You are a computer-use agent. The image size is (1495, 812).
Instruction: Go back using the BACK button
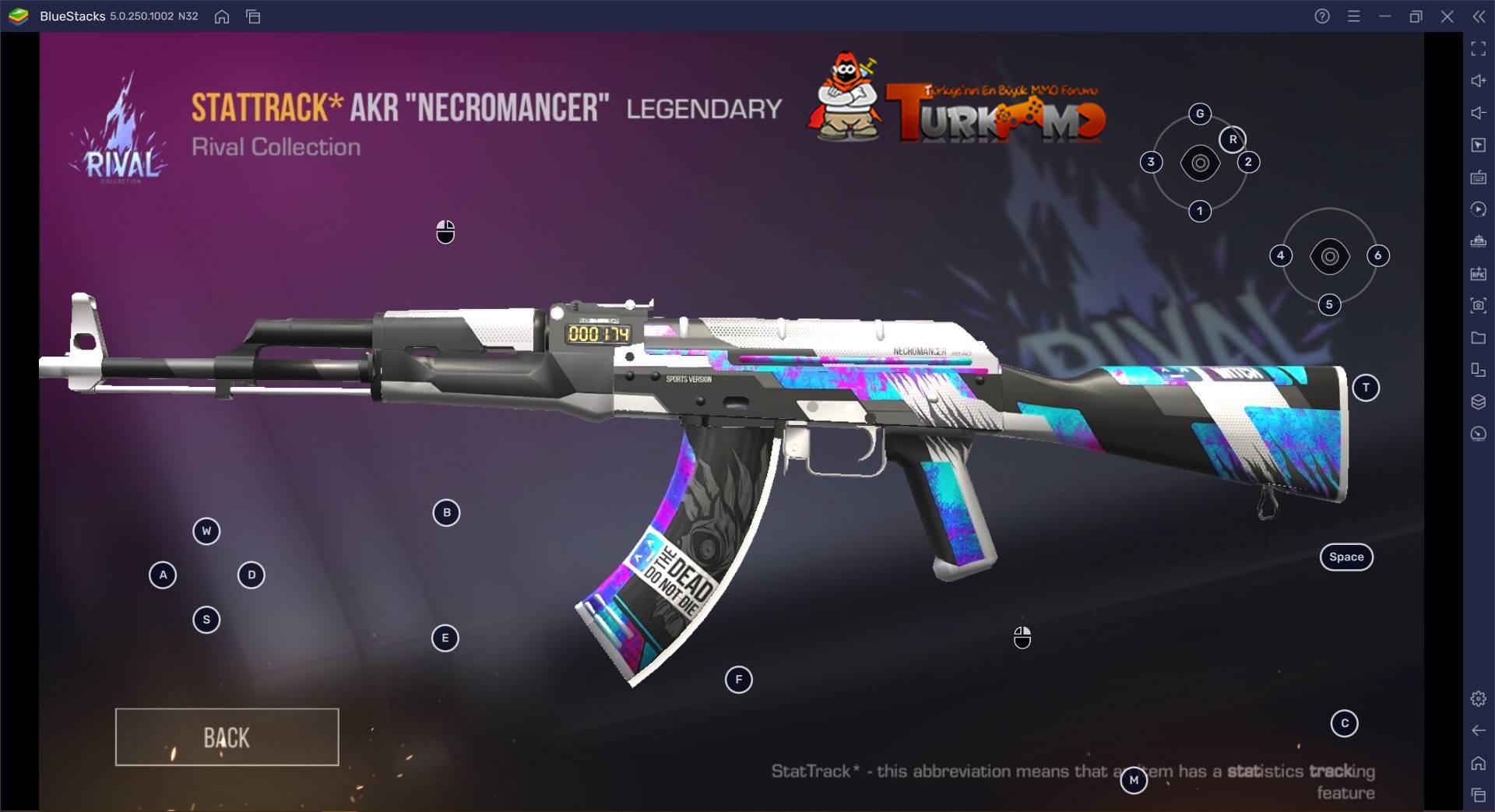tap(227, 737)
